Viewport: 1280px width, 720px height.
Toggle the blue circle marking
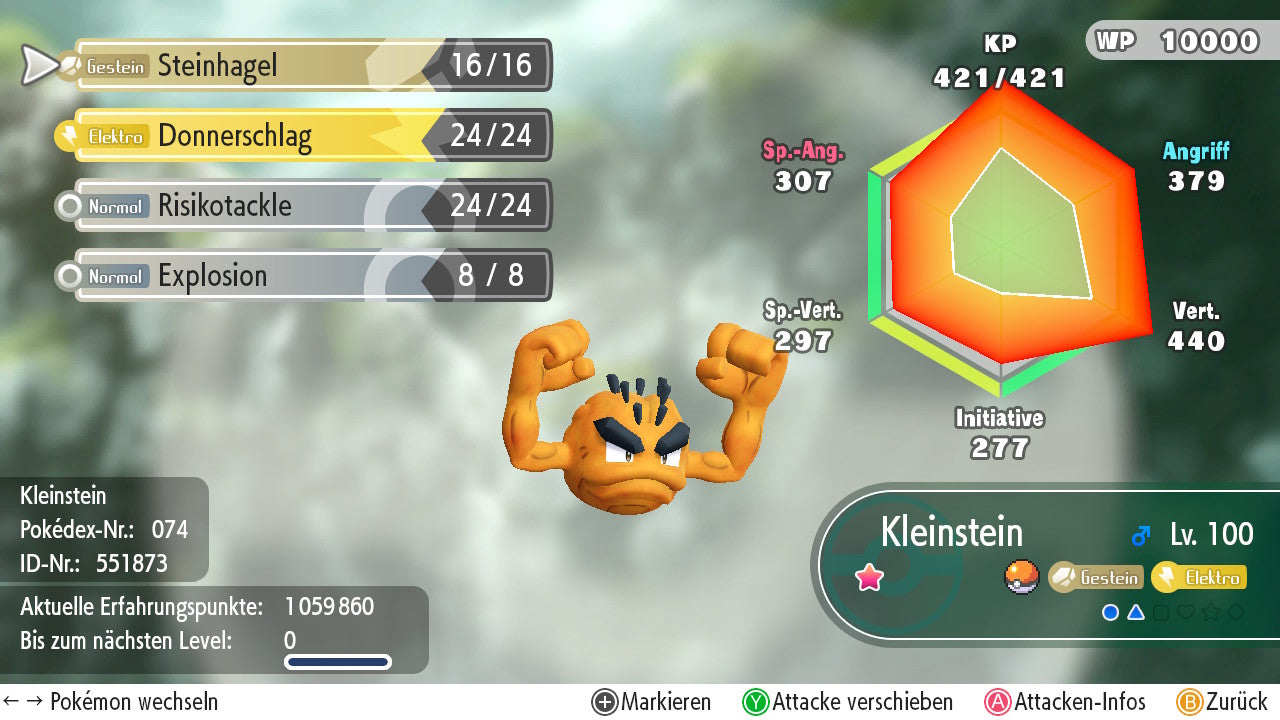pyautogui.click(x=1110, y=612)
